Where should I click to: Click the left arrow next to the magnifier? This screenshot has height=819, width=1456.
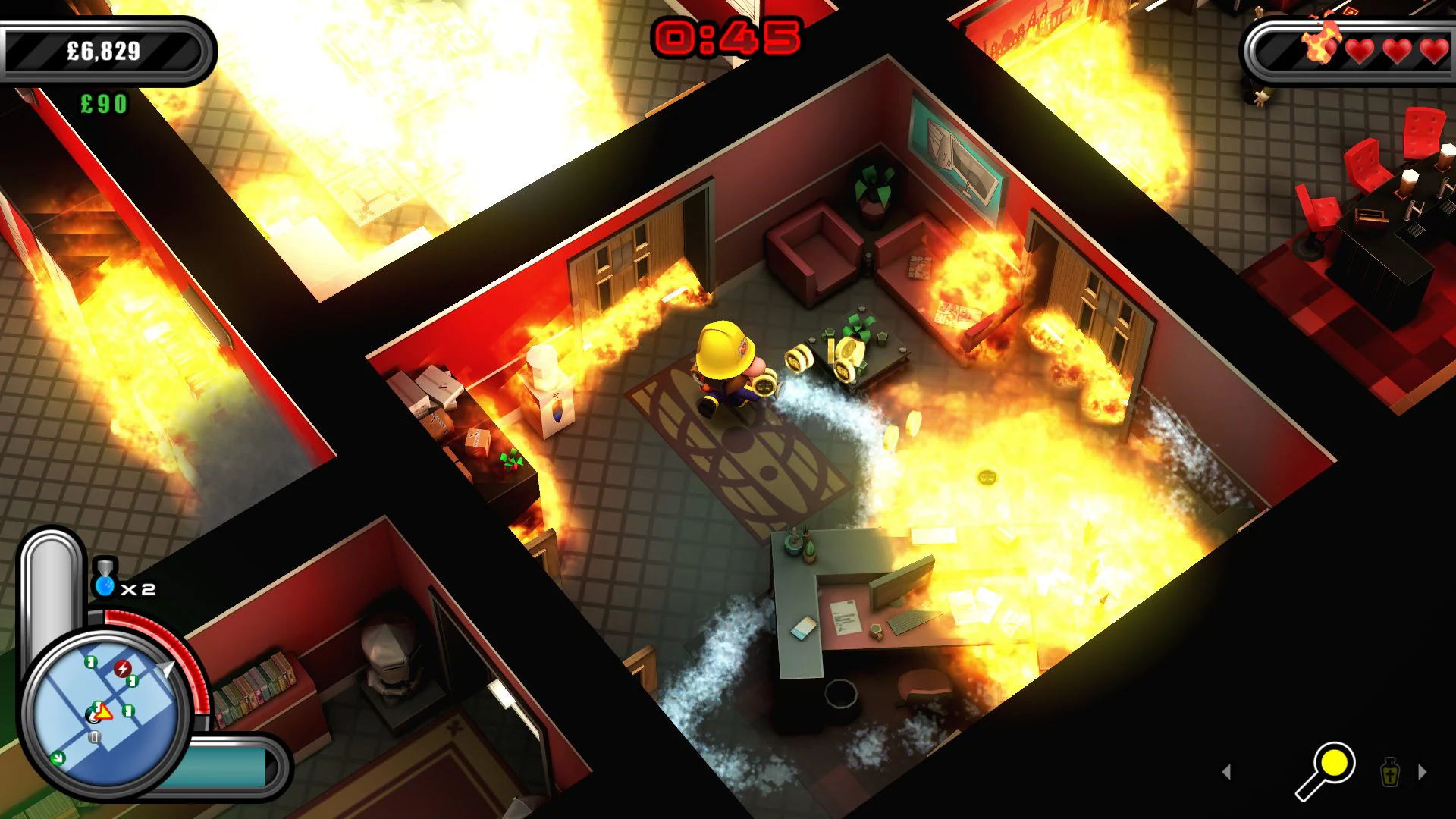pyautogui.click(x=1226, y=772)
